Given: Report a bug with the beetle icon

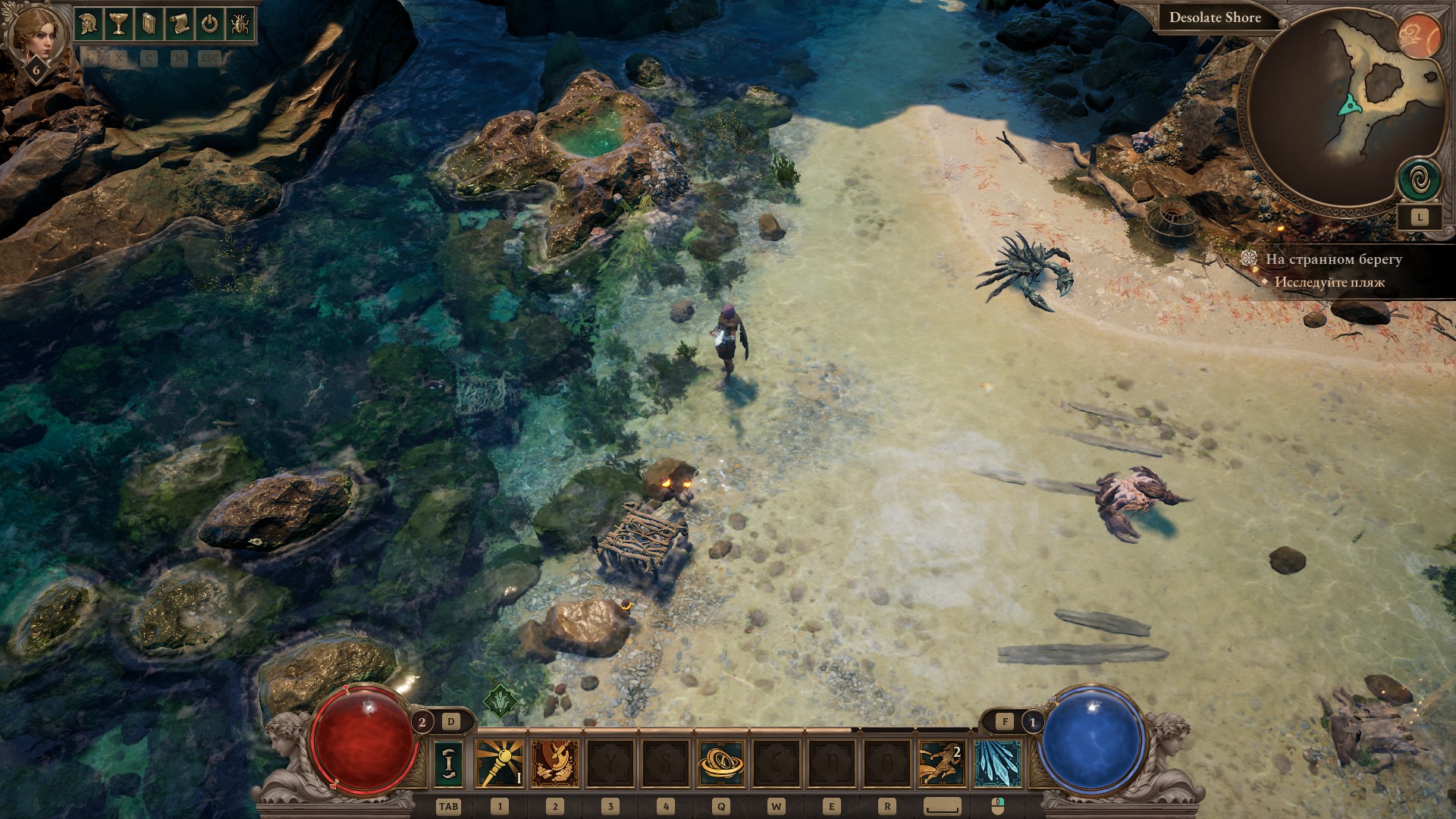Looking at the screenshot, I should point(239,24).
